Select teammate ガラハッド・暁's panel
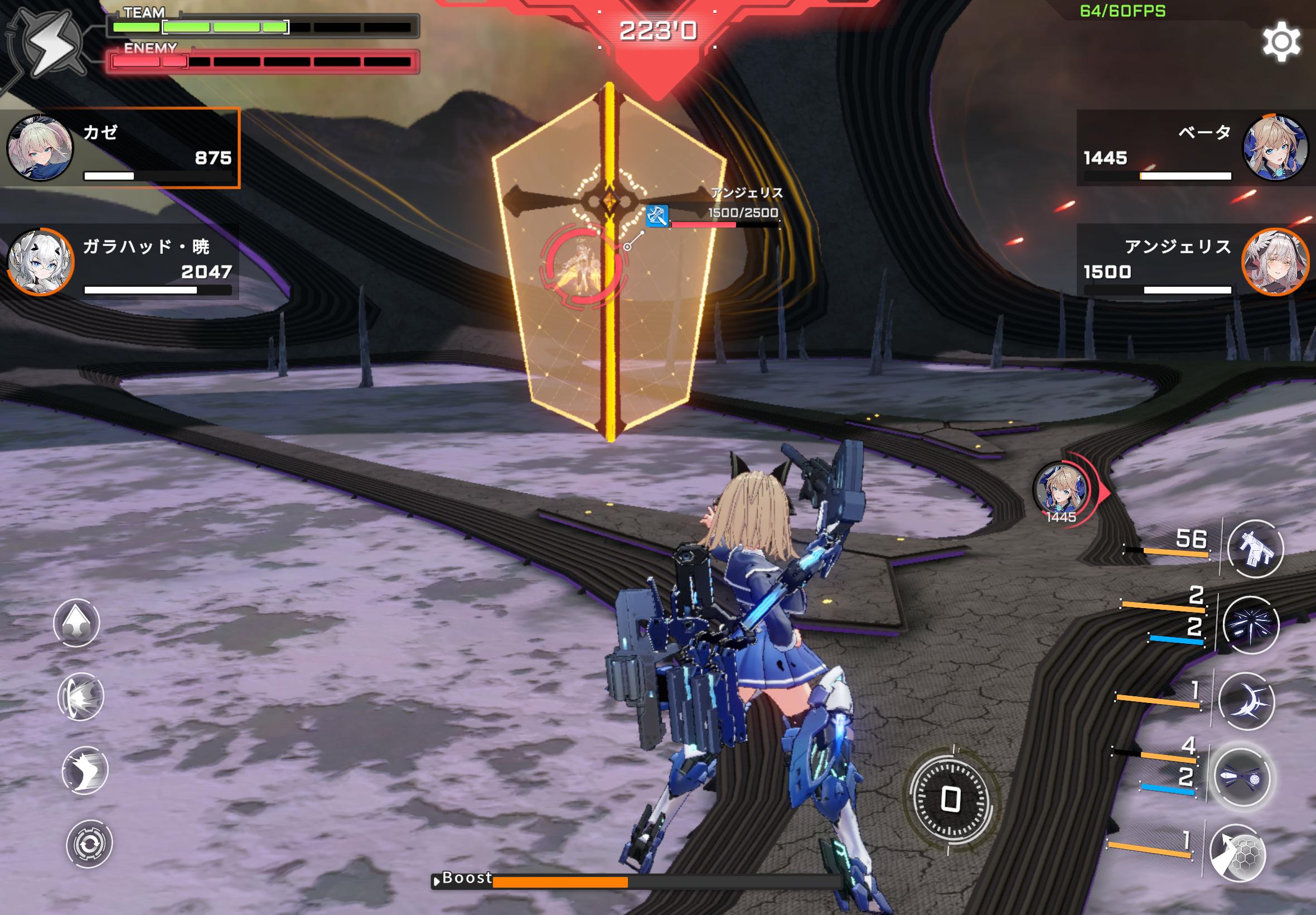Screen dimensions: 1316x915 click(x=119, y=262)
